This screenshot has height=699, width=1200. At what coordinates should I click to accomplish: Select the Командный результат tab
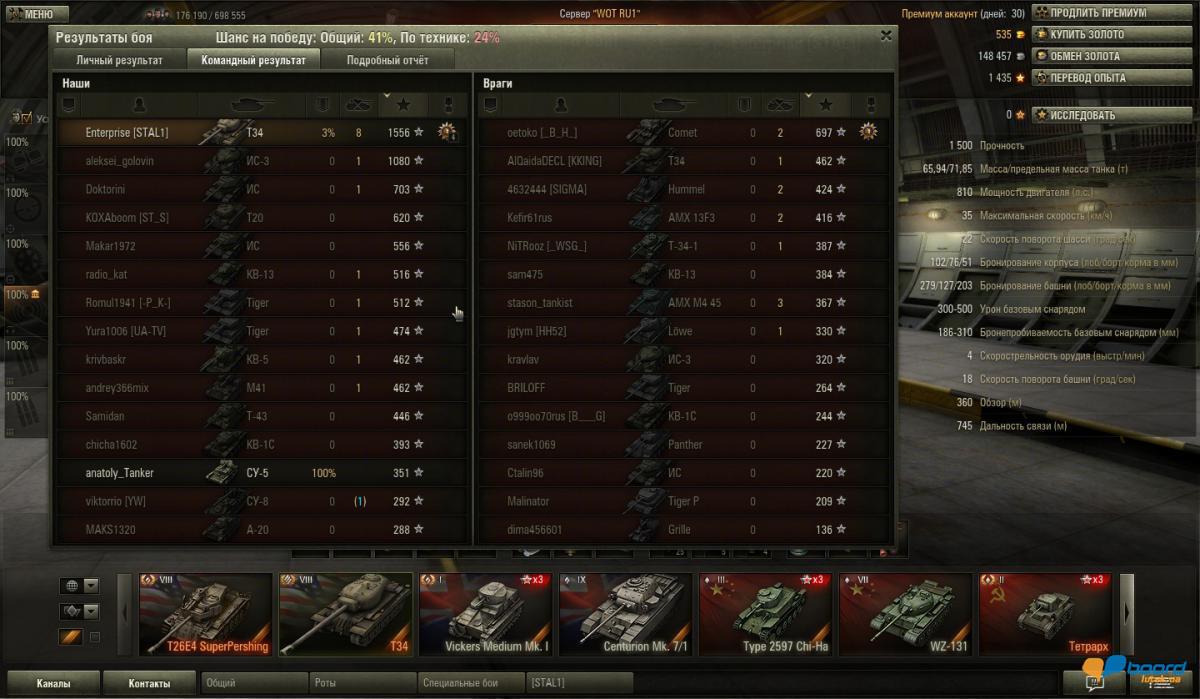(x=253, y=60)
